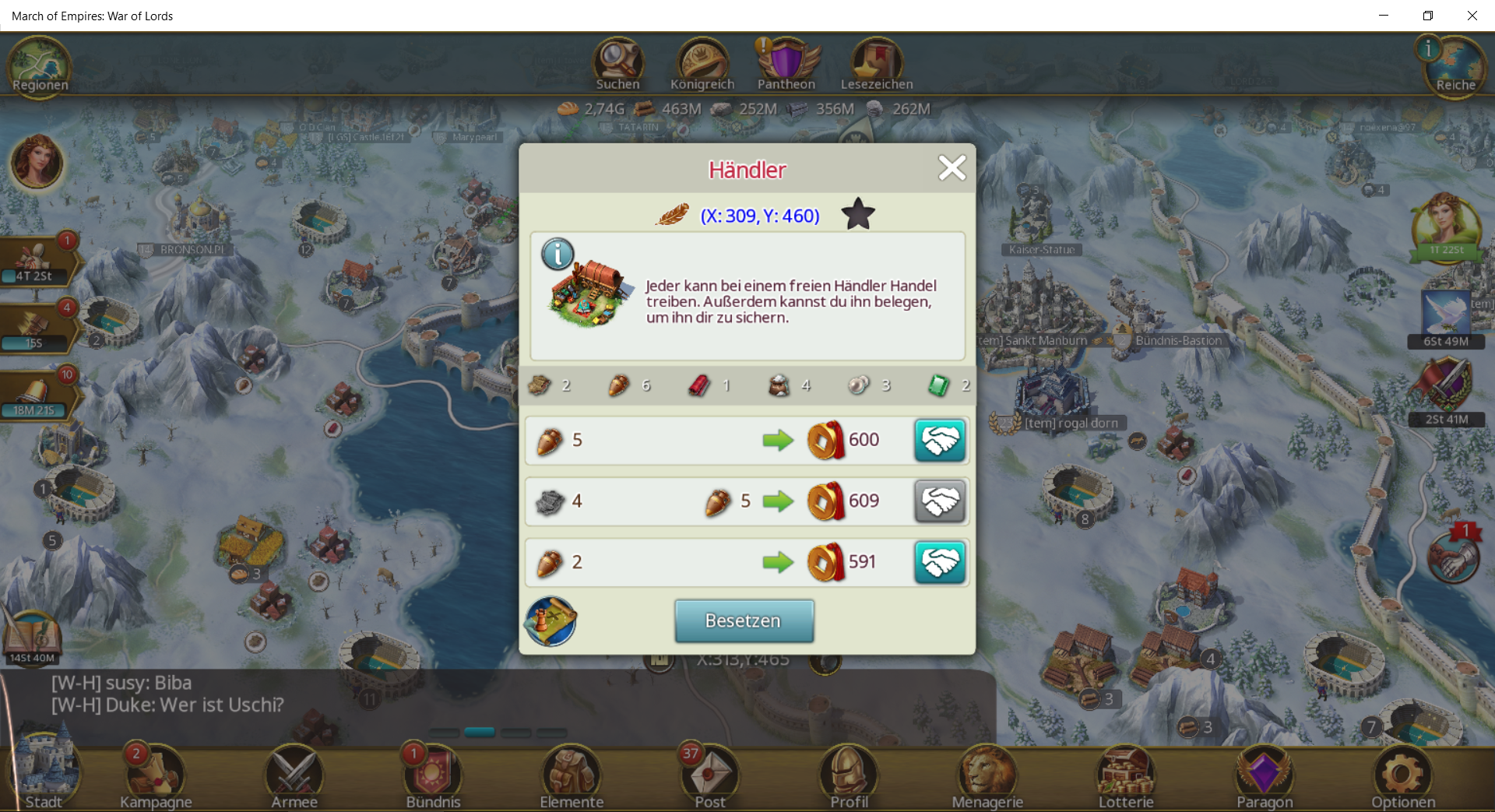Return to the Stadt view
The image size is (1495, 812).
pos(44,776)
